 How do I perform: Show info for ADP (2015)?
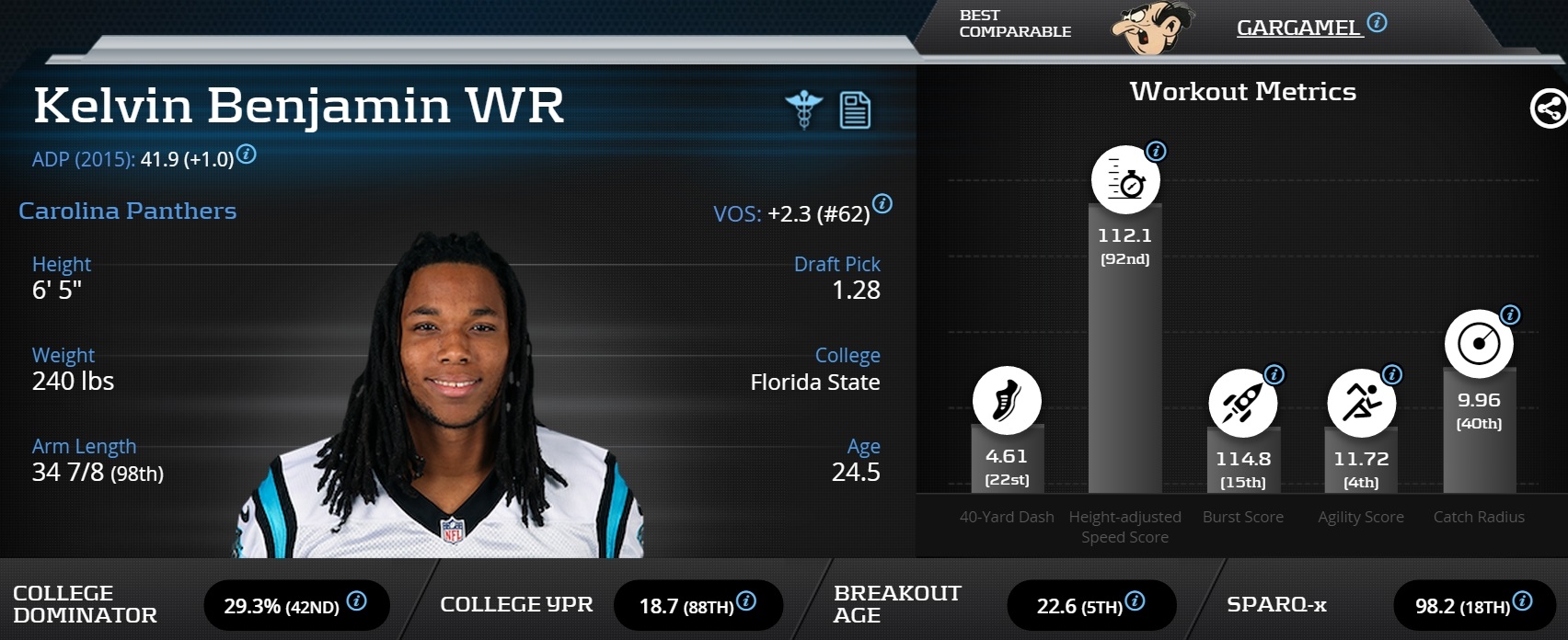point(247,154)
